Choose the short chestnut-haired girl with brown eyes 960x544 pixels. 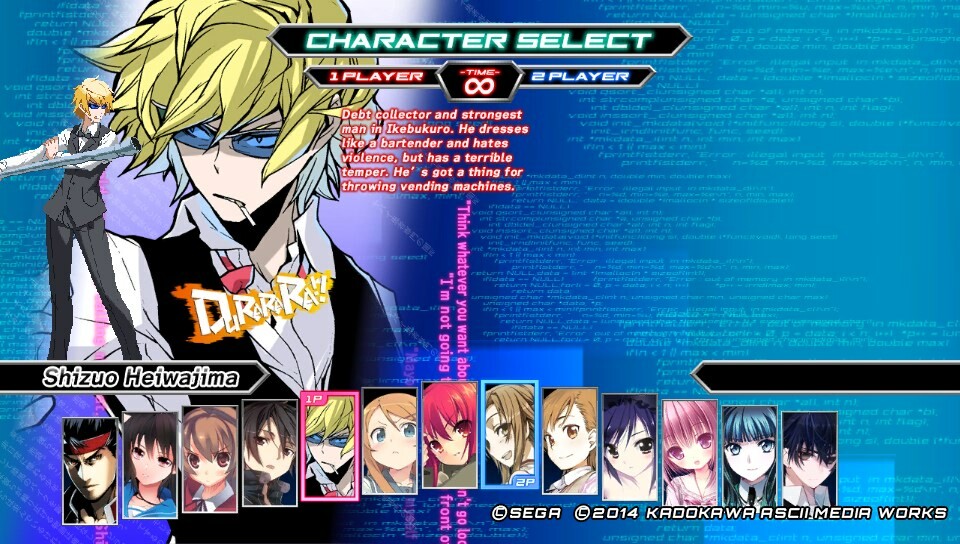[x=570, y=442]
